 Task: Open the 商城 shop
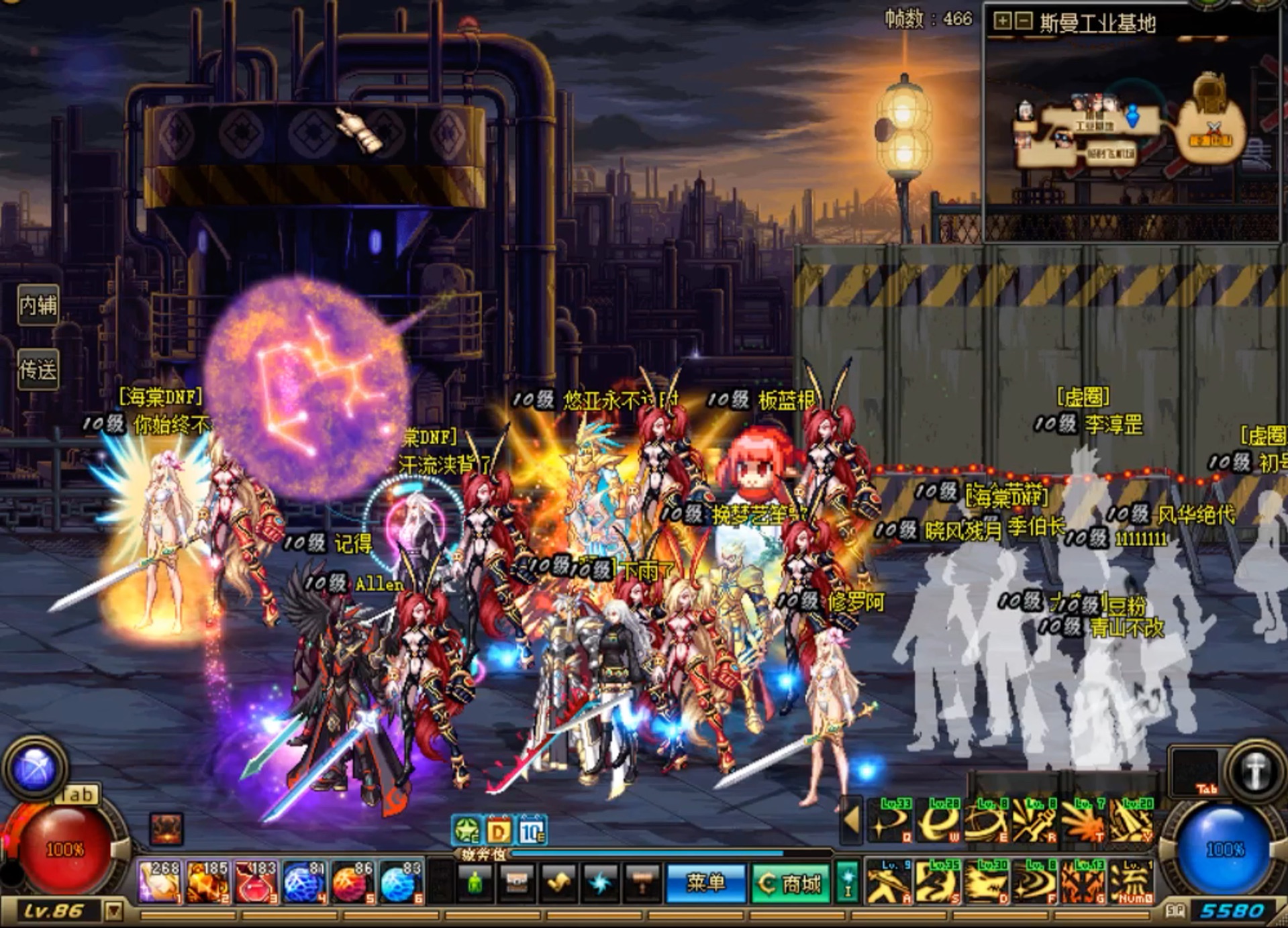pos(790,883)
